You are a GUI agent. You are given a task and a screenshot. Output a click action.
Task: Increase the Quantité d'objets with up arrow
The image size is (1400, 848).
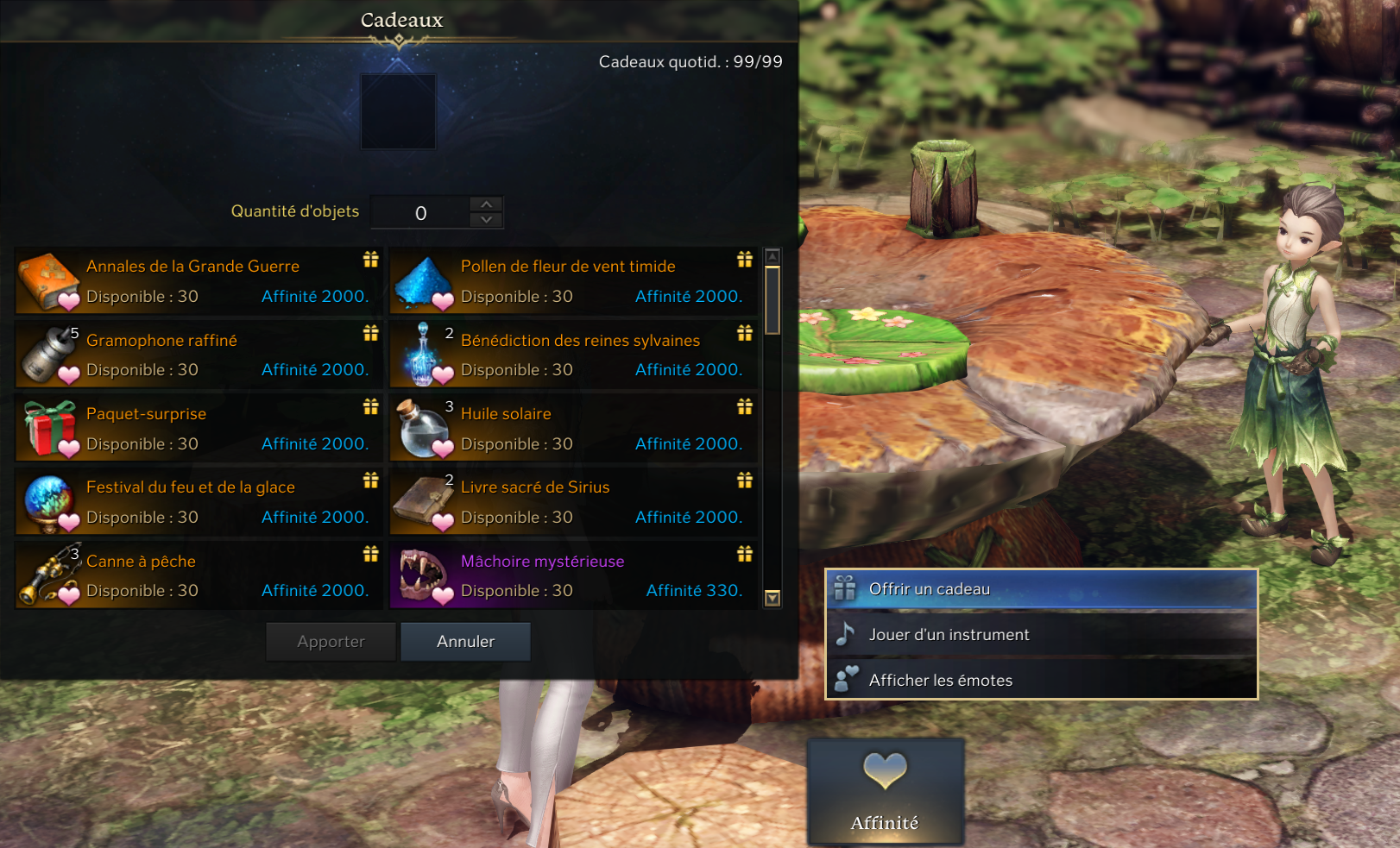pos(487,204)
